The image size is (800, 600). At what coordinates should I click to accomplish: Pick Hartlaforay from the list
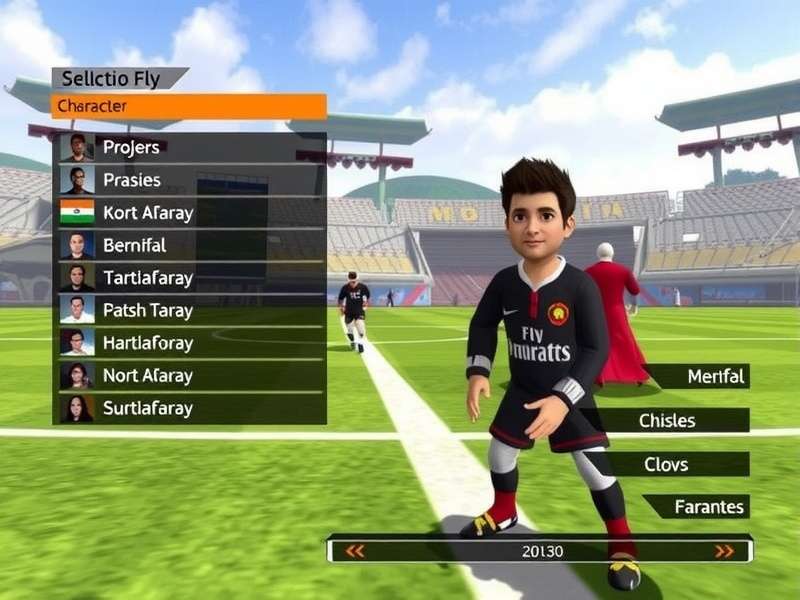(x=190, y=343)
